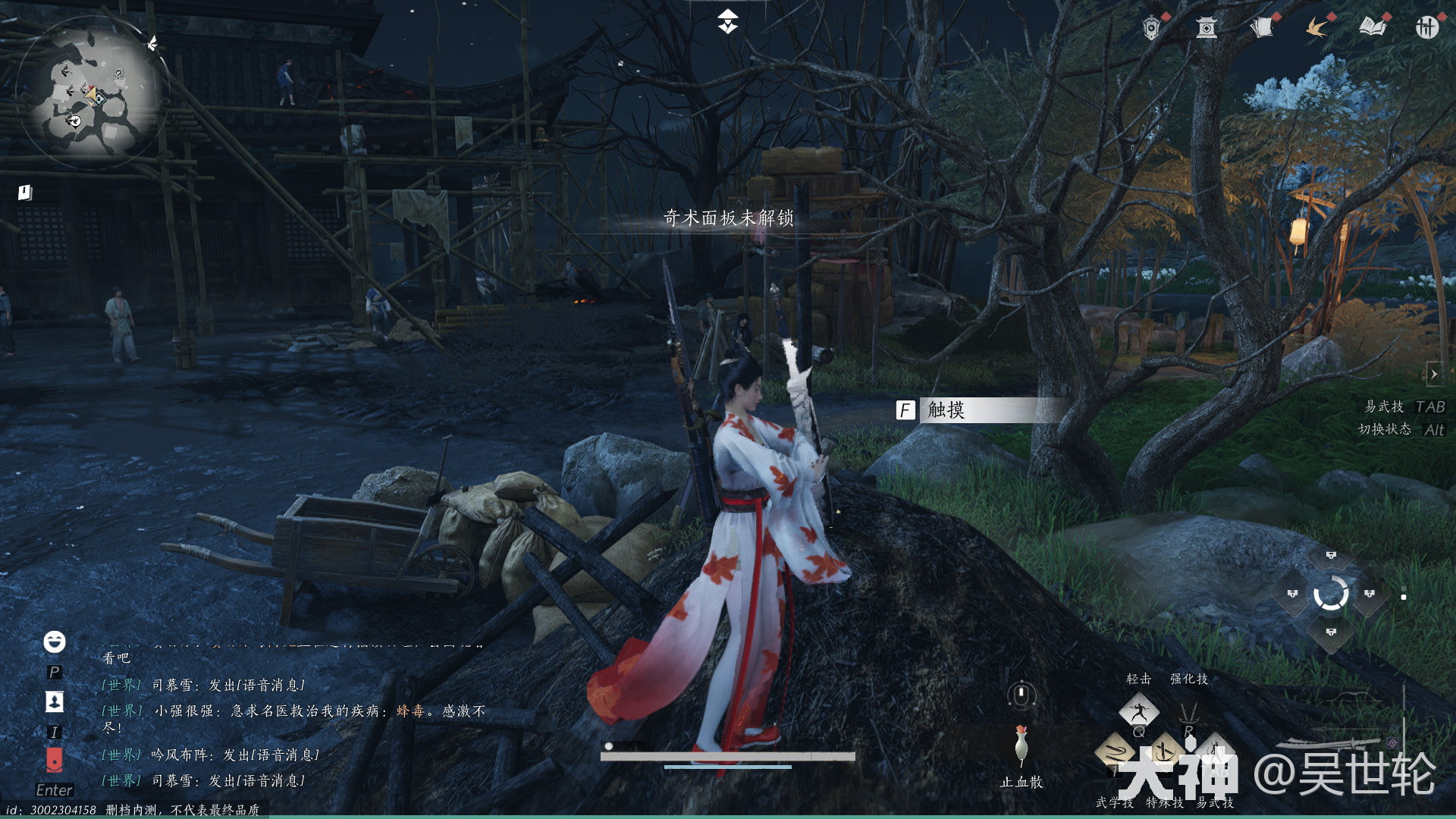Play 司慕雪's voice message in world chat
1456x819 pixels.
click(x=256, y=686)
